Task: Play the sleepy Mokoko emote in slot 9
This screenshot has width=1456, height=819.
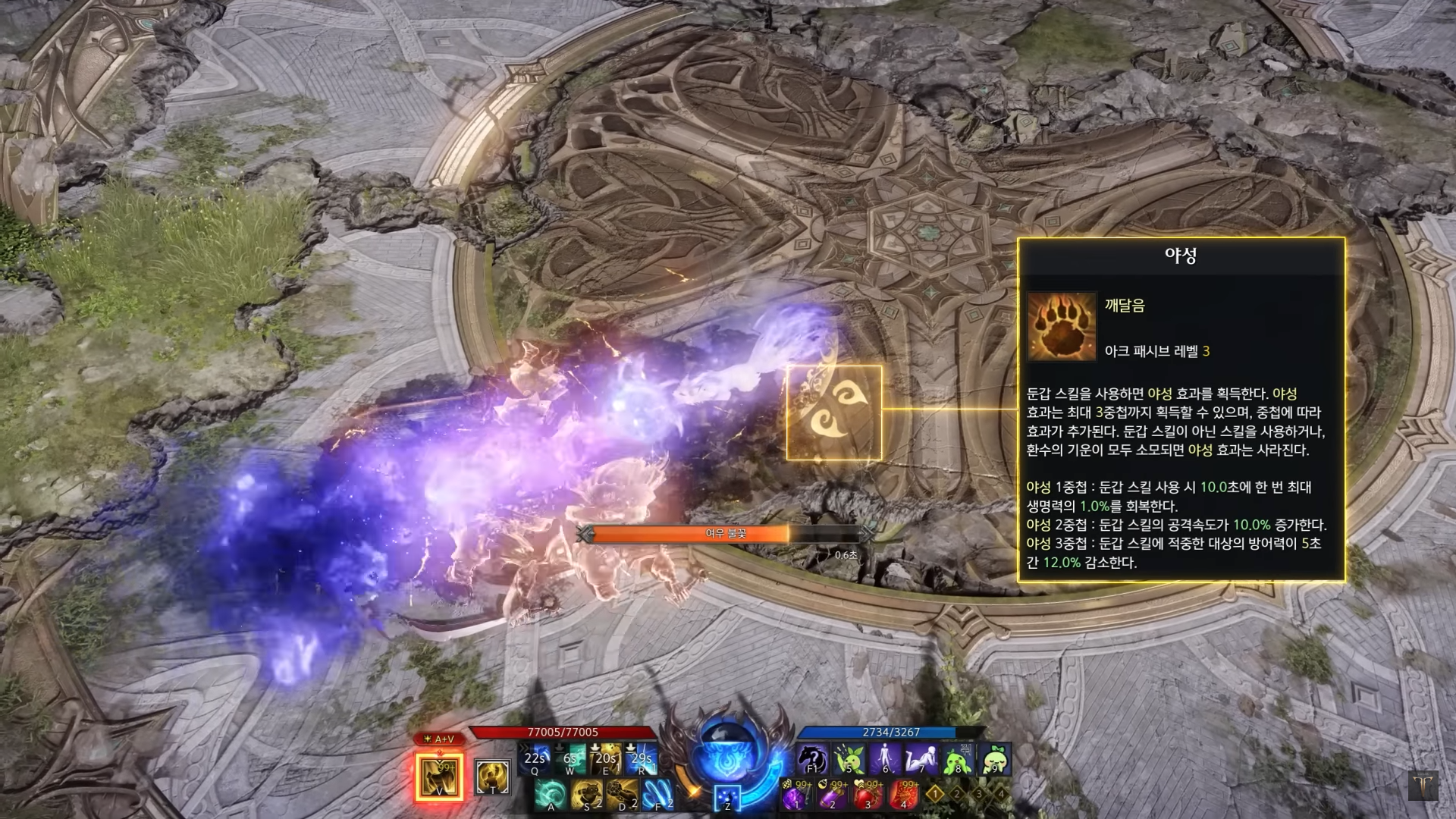Action: click(994, 759)
